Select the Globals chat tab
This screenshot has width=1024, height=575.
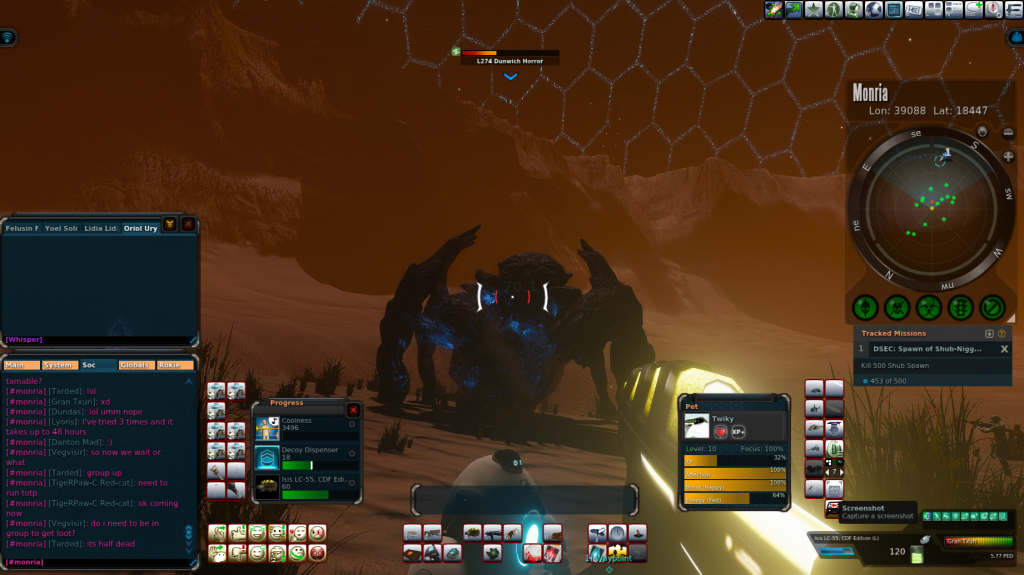coord(135,365)
